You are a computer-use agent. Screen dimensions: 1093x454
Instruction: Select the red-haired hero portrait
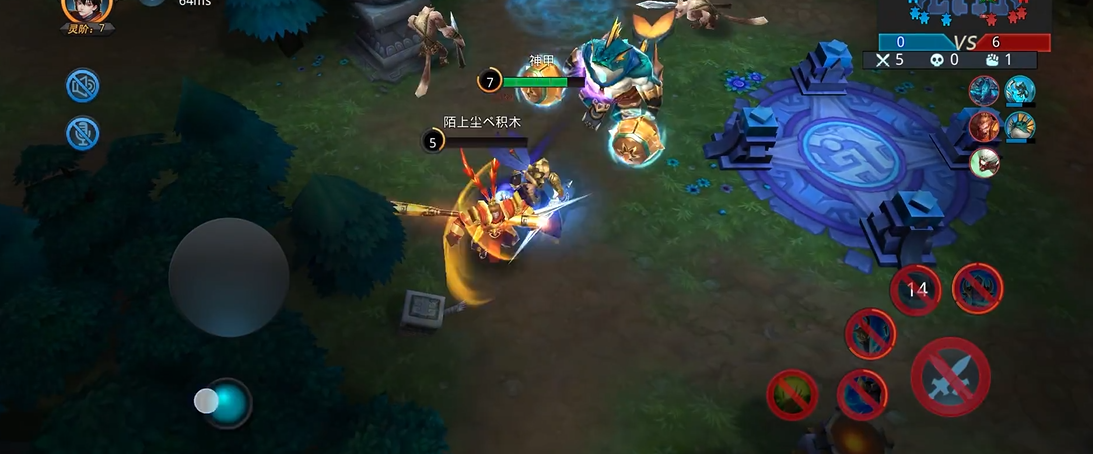tap(984, 126)
